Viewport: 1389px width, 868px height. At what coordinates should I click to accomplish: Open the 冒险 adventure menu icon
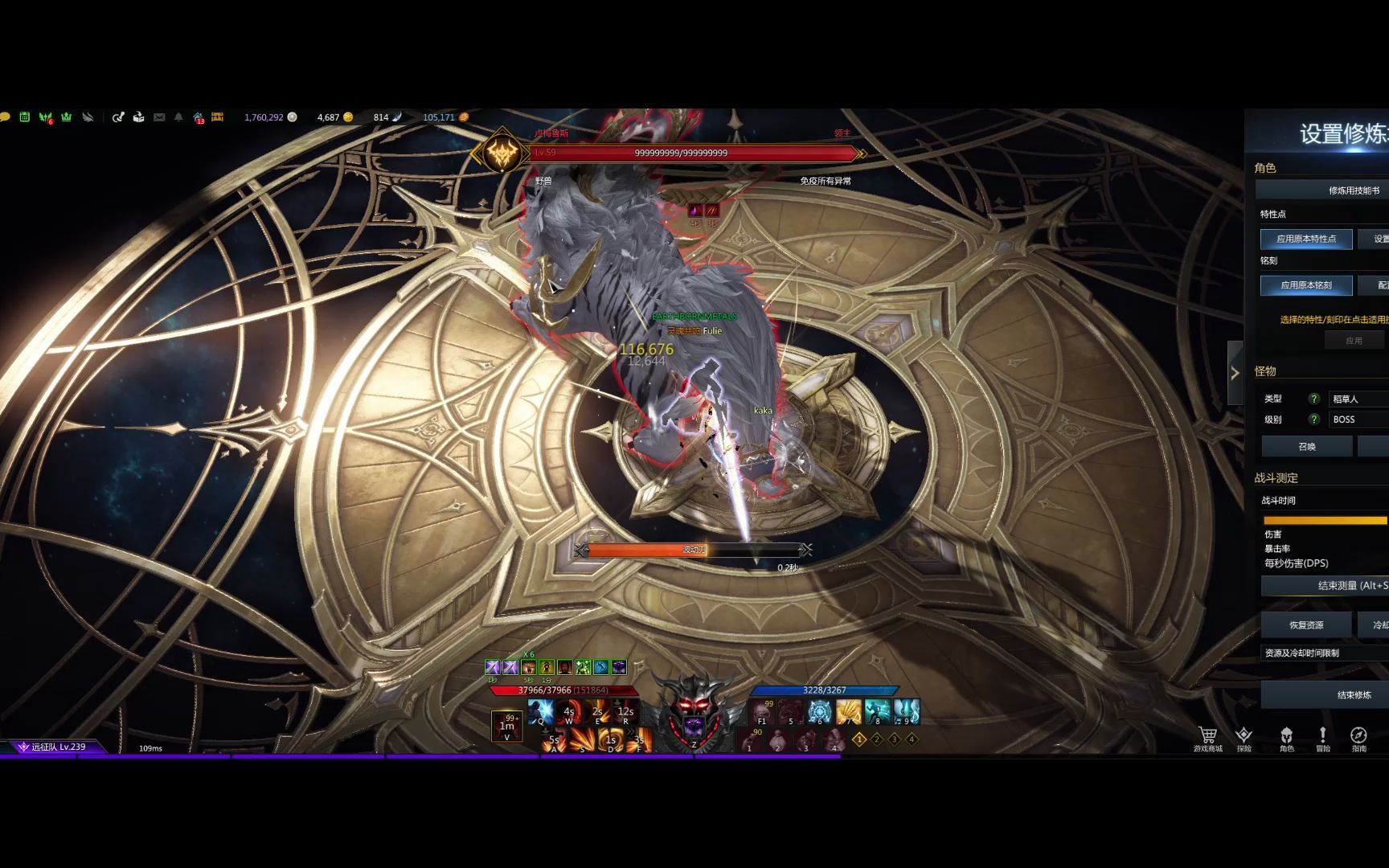(x=1322, y=738)
